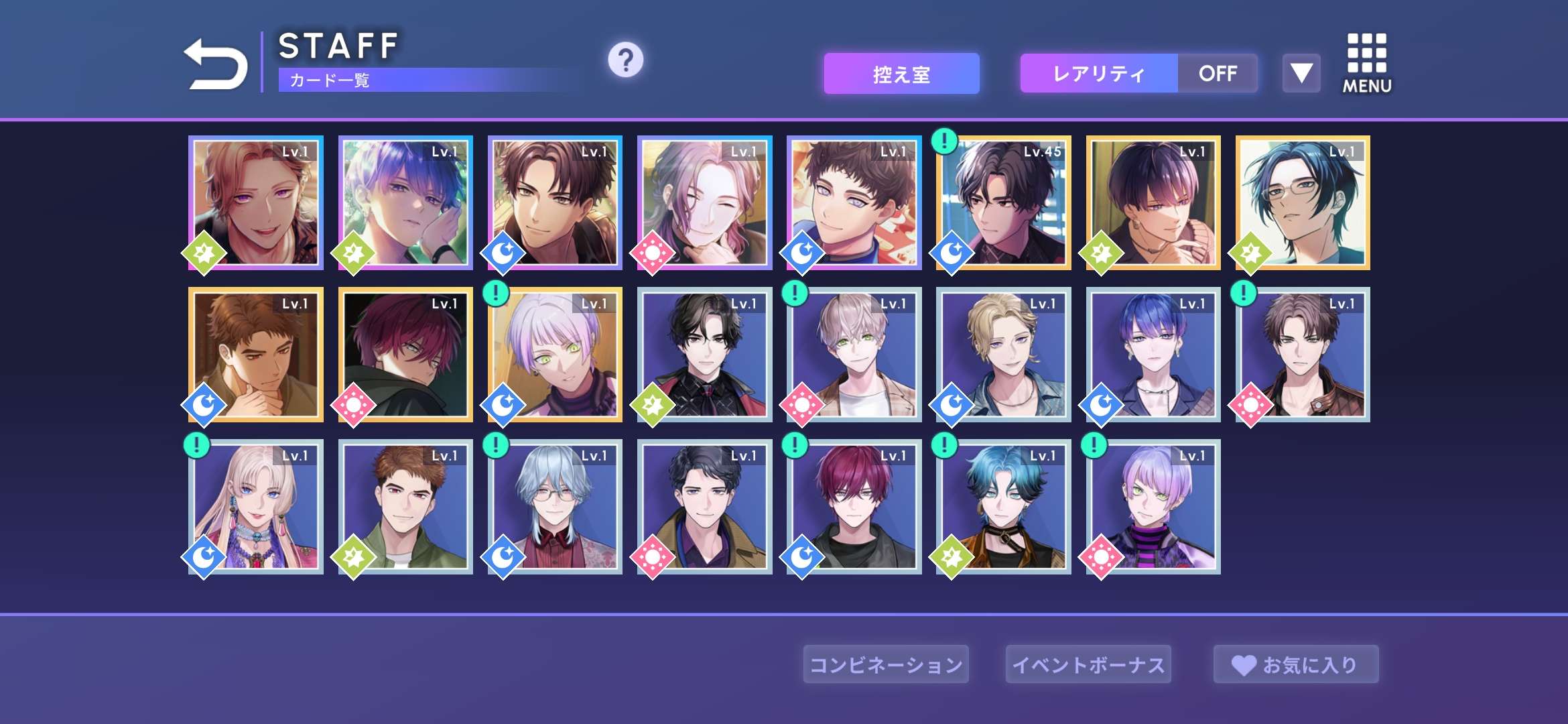Select the light-blue-haired glasses card
1568x724 pixels.
coord(555,507)
